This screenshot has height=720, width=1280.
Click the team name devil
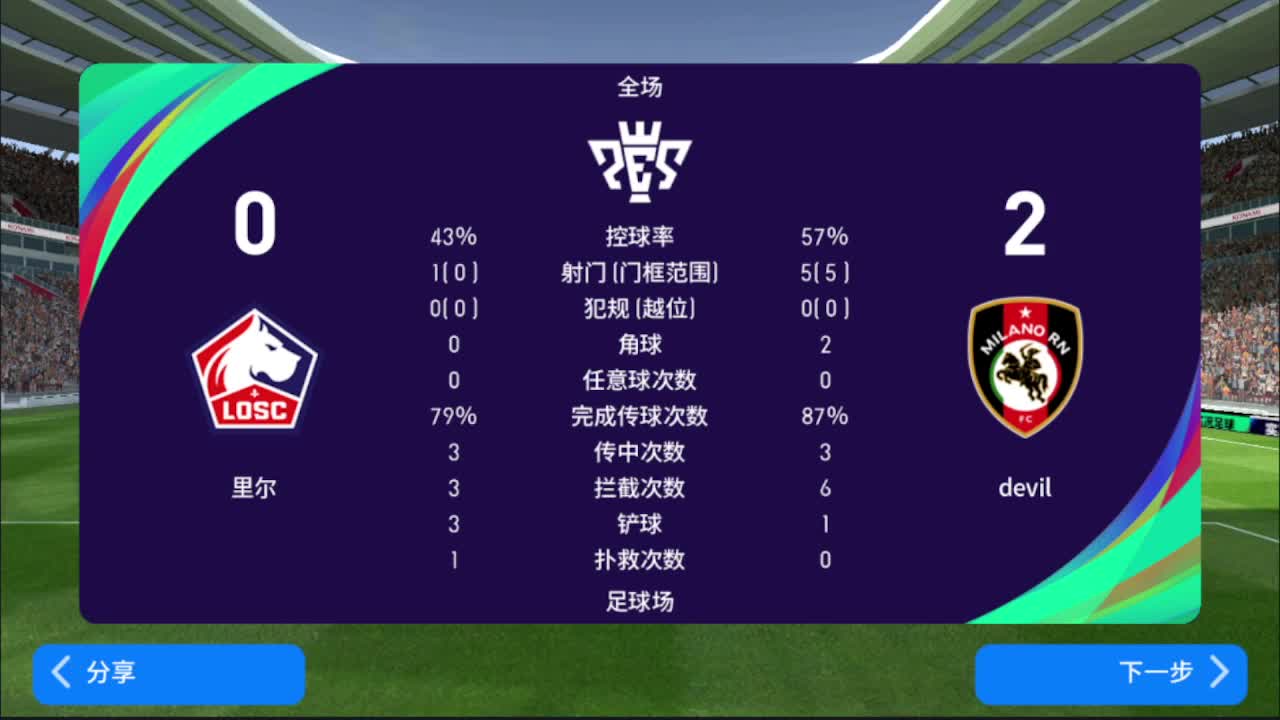coord(1025,488)
